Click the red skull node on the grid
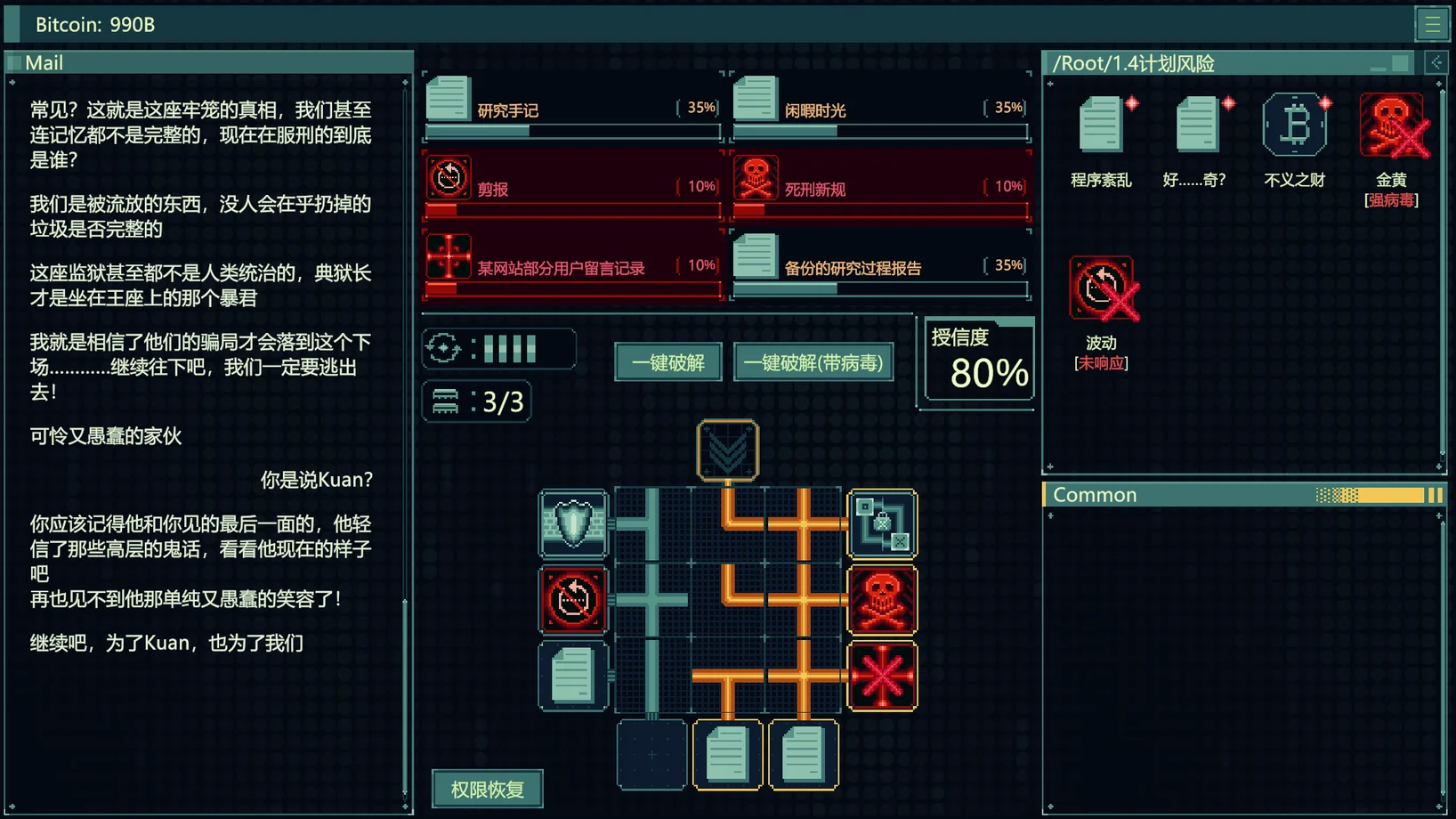 (882, 600)
